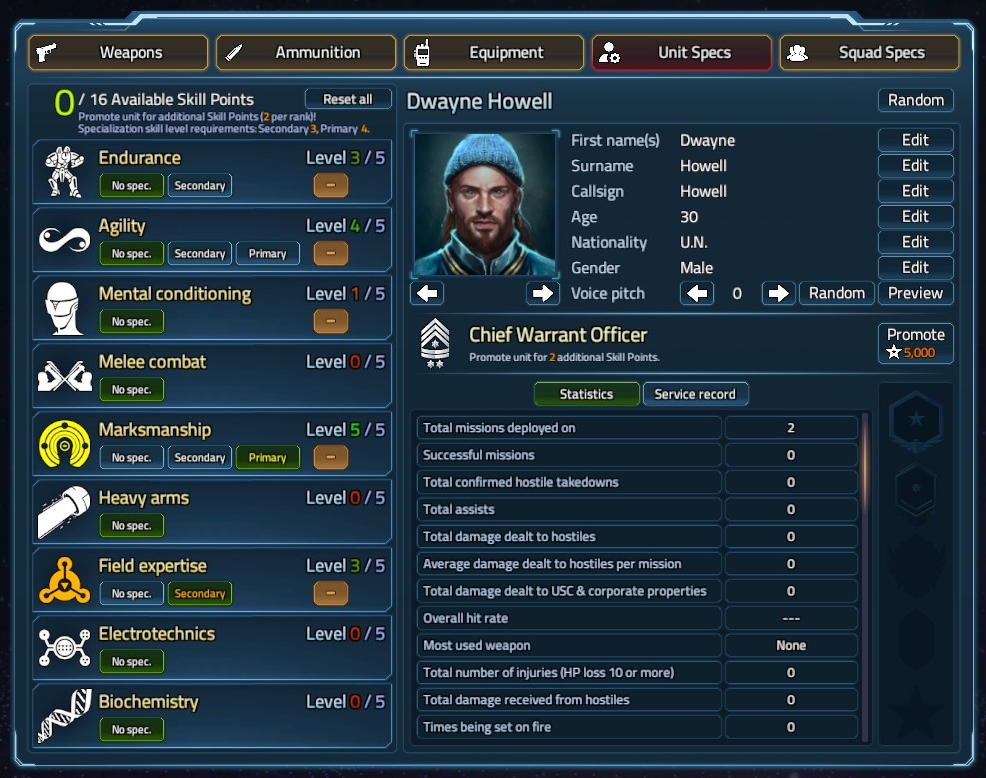Preview the voice pitch
986x778 pixels.
tap(915, 293)
